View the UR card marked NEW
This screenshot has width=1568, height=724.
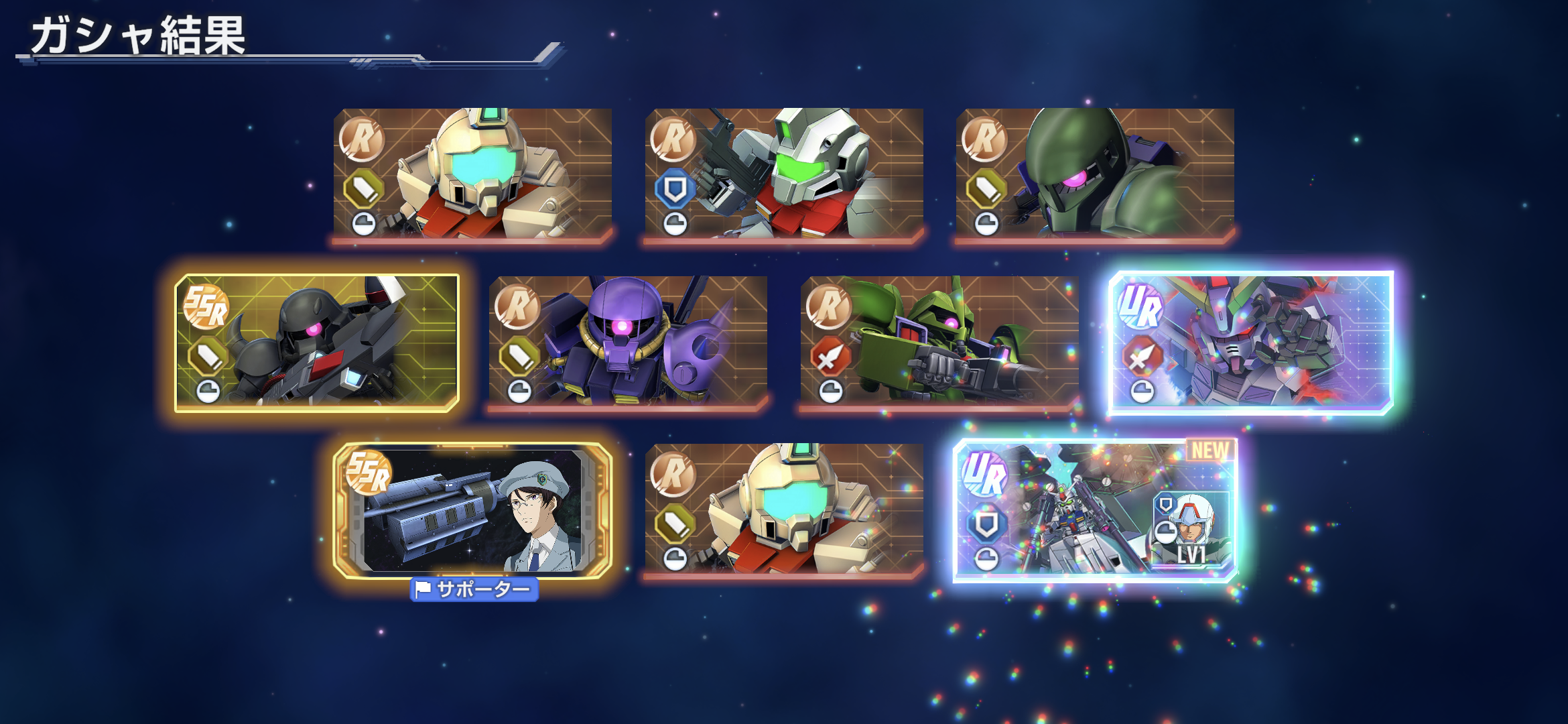[x=1095, y=511]
